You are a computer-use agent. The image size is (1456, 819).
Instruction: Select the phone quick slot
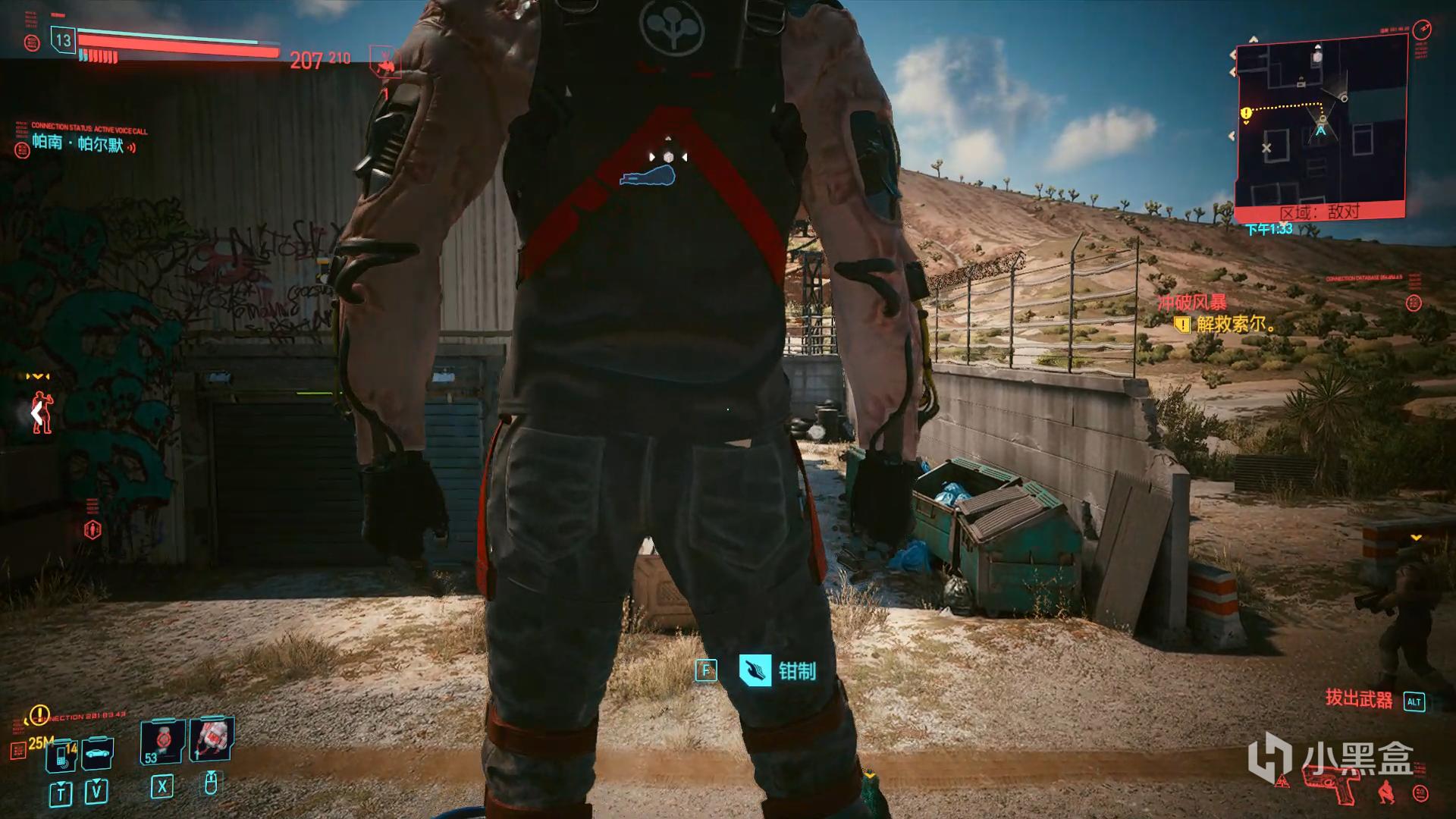[x=62, y=755]
